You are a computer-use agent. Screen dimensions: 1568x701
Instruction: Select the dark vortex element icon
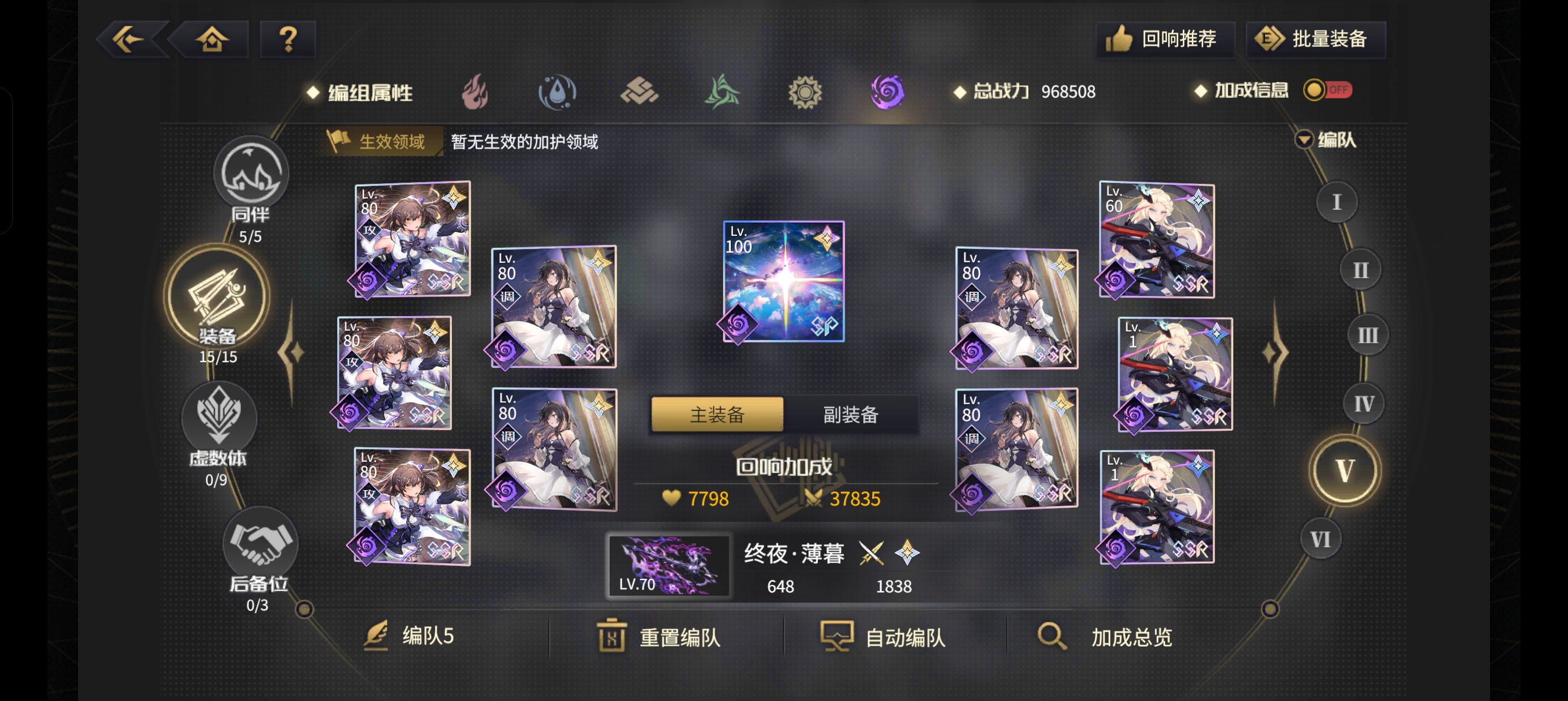(x=886, y=92)
